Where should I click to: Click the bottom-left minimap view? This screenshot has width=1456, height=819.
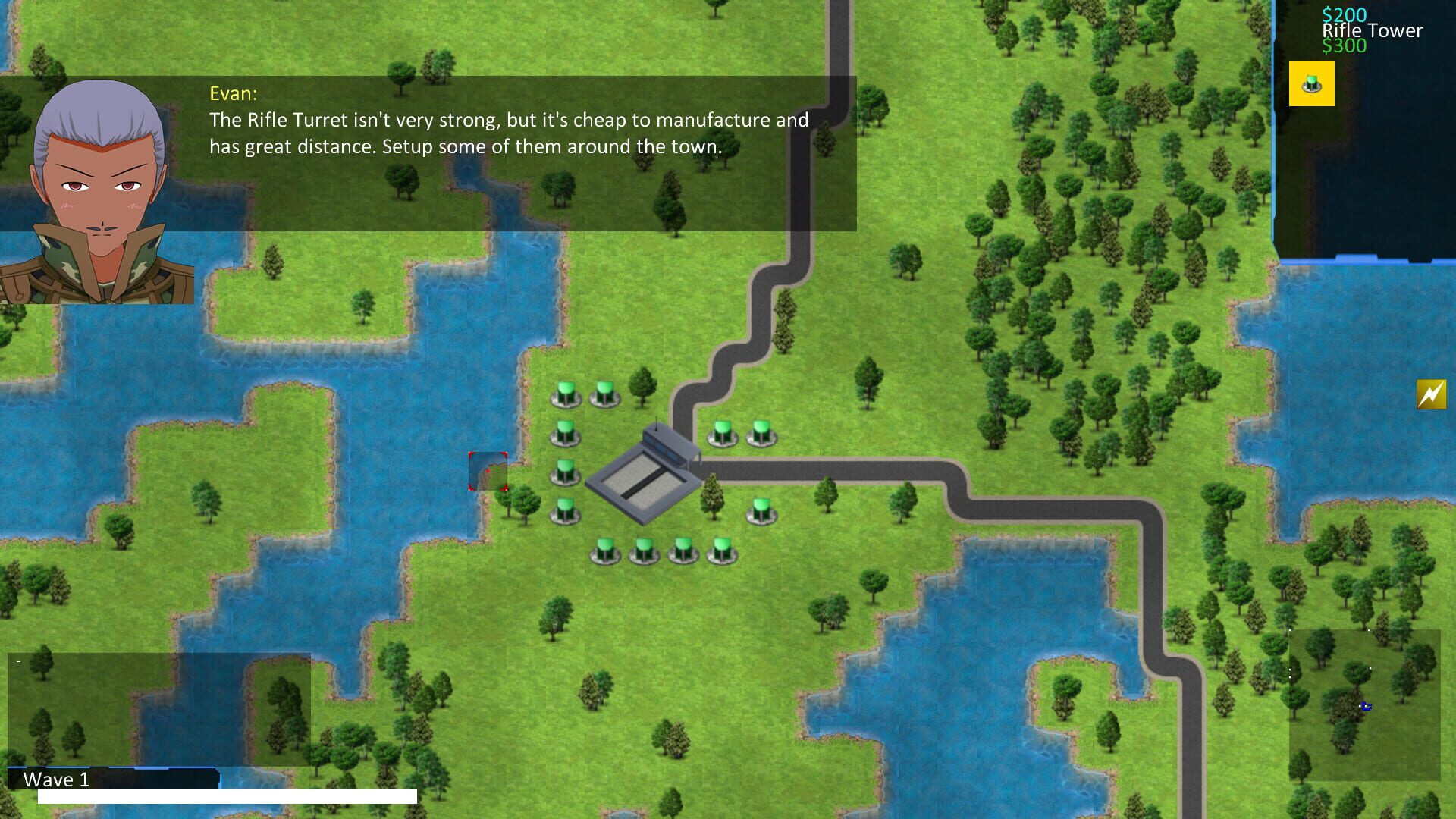click(159, 709)
